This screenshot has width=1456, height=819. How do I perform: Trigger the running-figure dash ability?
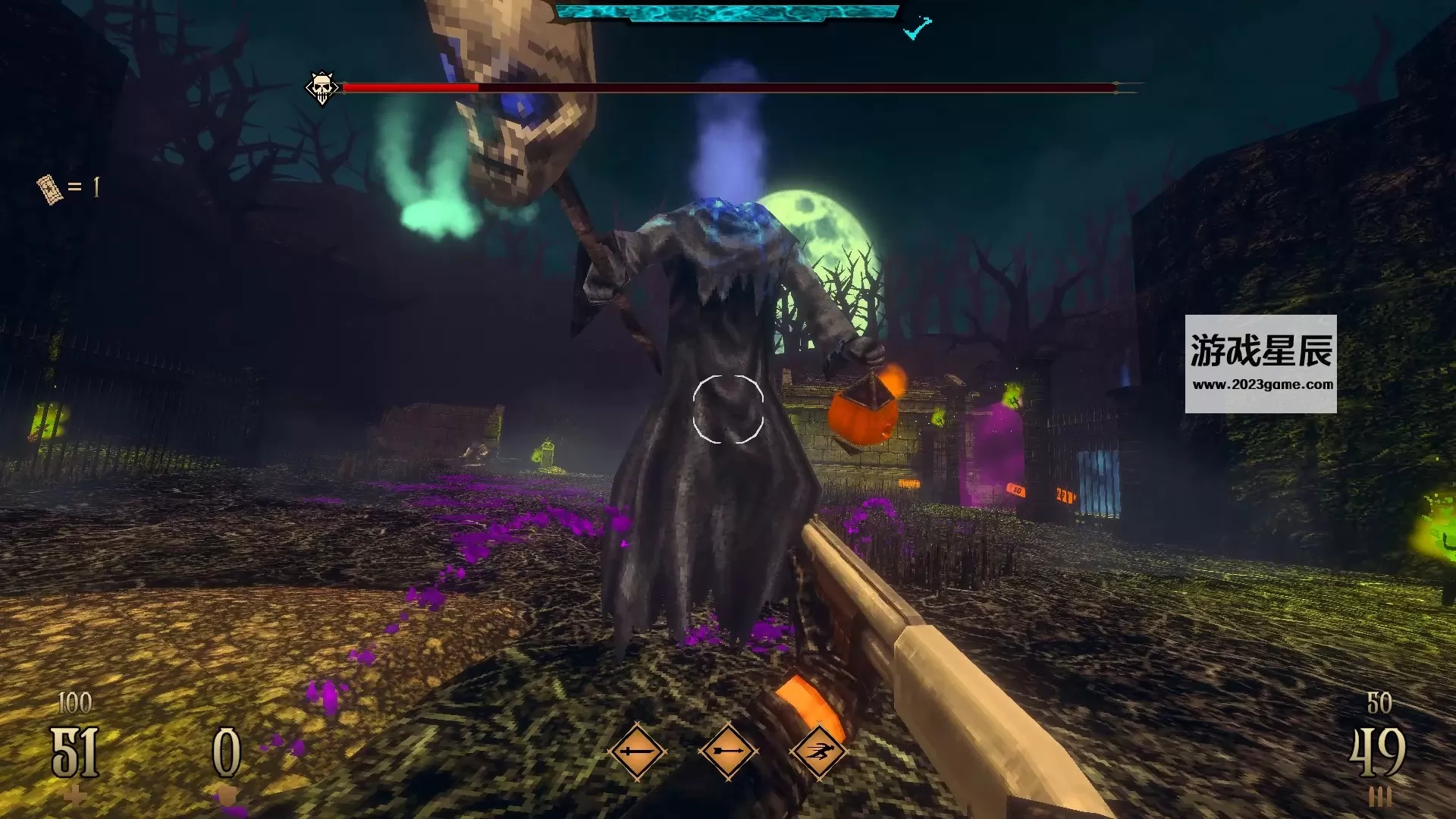(818, 752)
